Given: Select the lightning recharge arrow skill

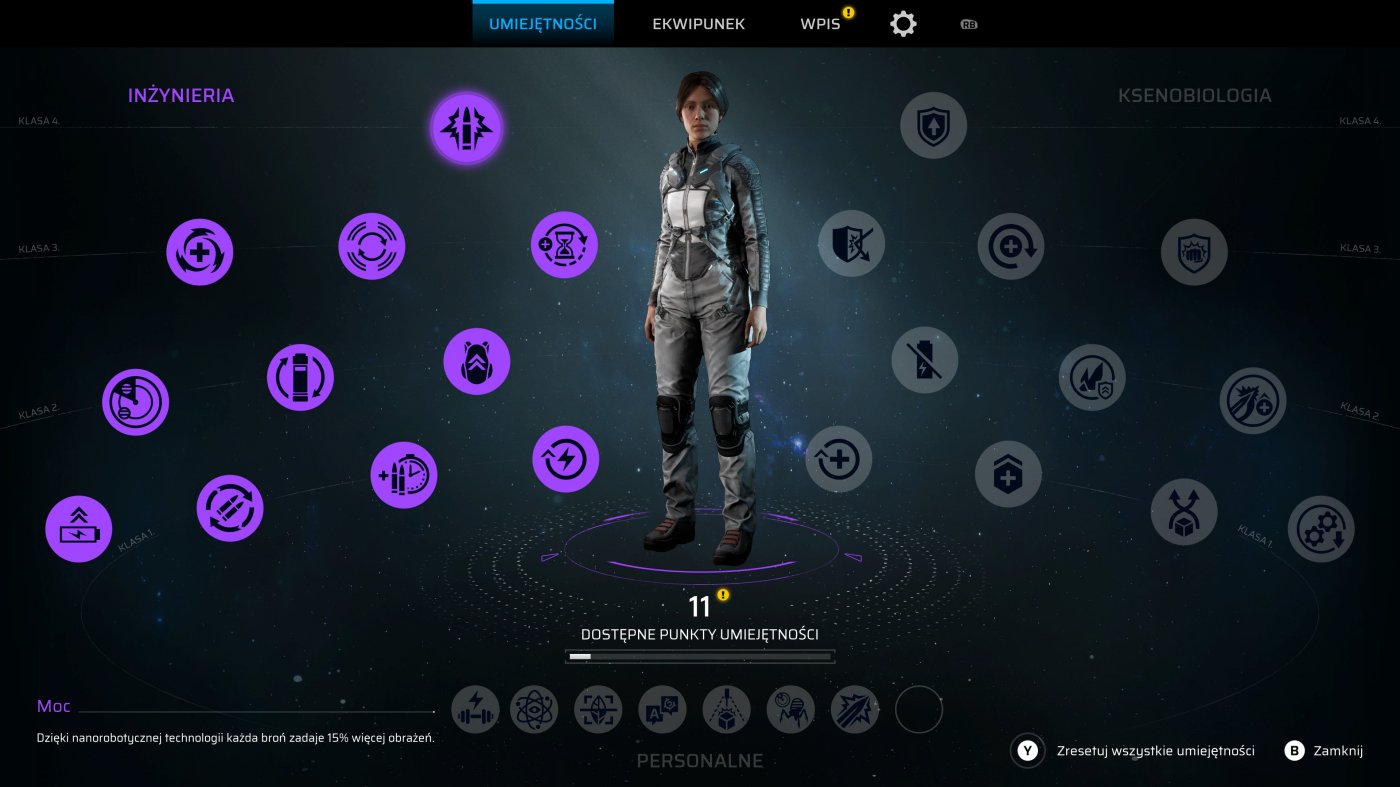Looking at the screenshot, I should (565, 459).
